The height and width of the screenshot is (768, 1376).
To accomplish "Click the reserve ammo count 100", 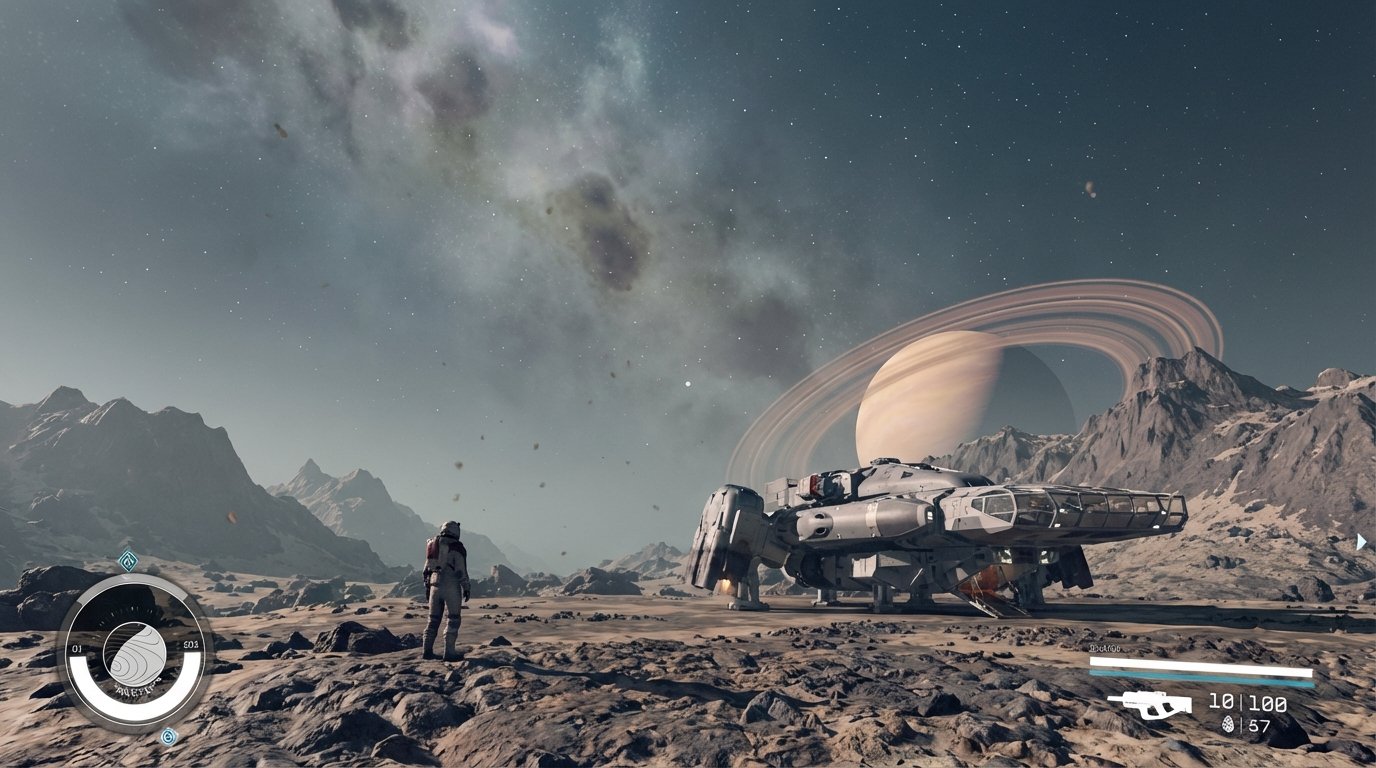I will click(x=1267, y=703).
